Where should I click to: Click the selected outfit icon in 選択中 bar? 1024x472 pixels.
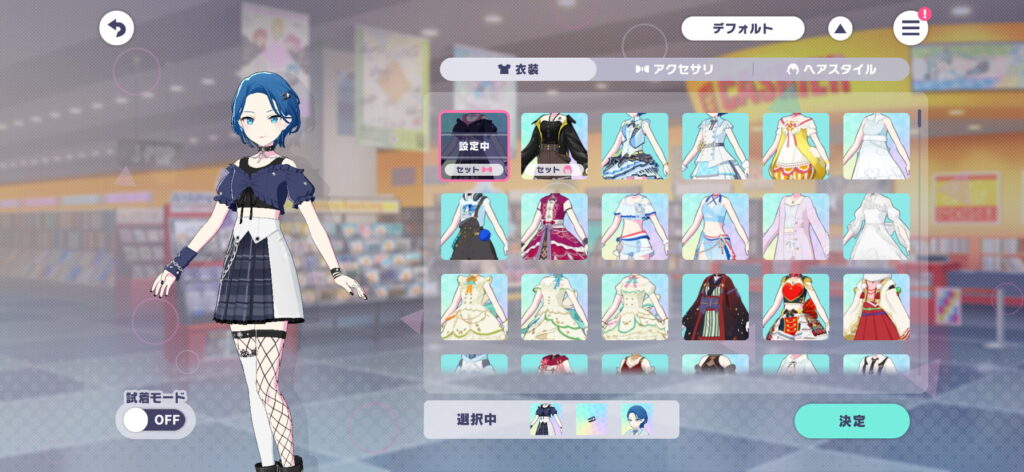click(545, 420)
